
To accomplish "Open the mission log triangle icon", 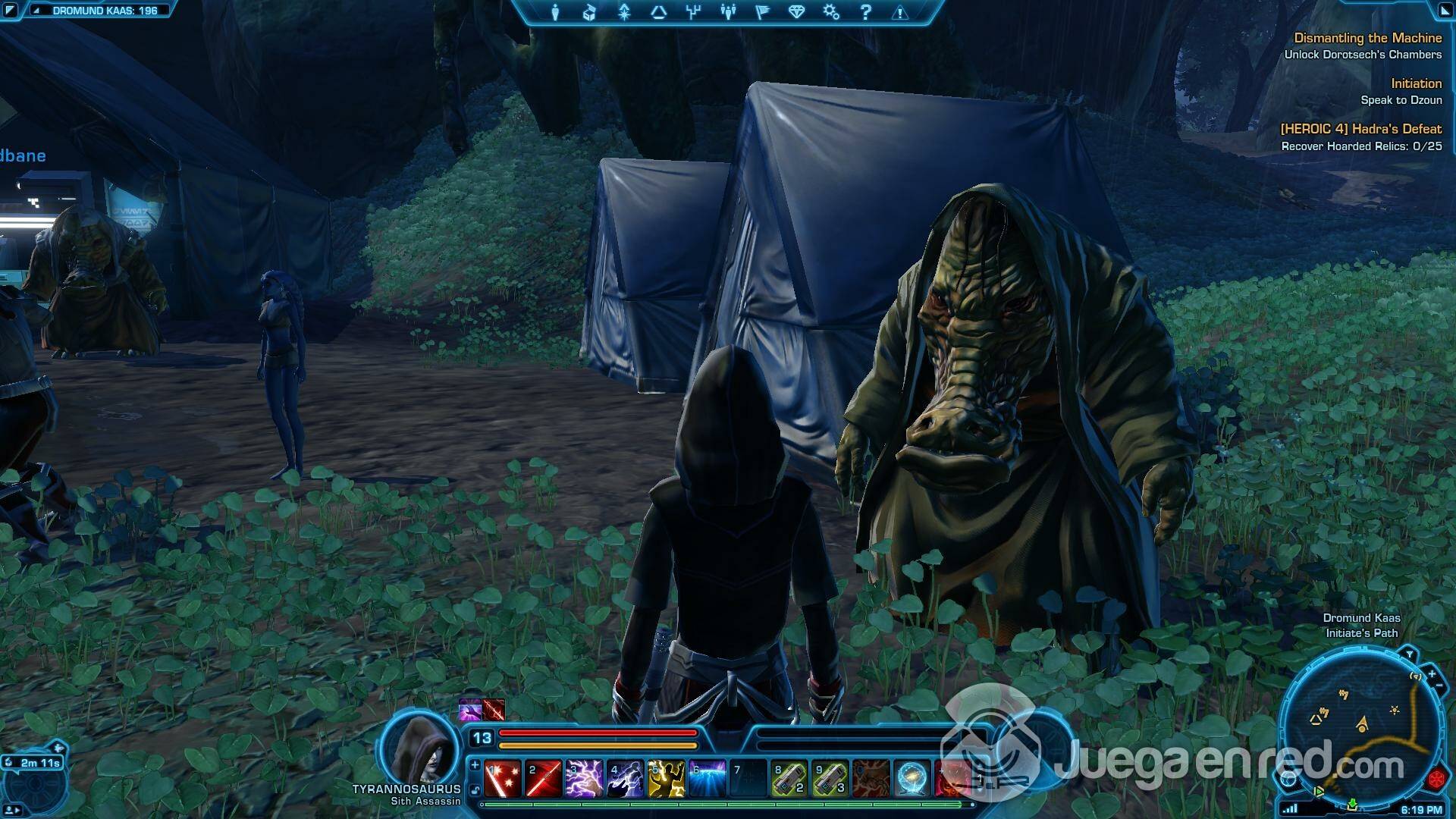I will click(658, 12).
